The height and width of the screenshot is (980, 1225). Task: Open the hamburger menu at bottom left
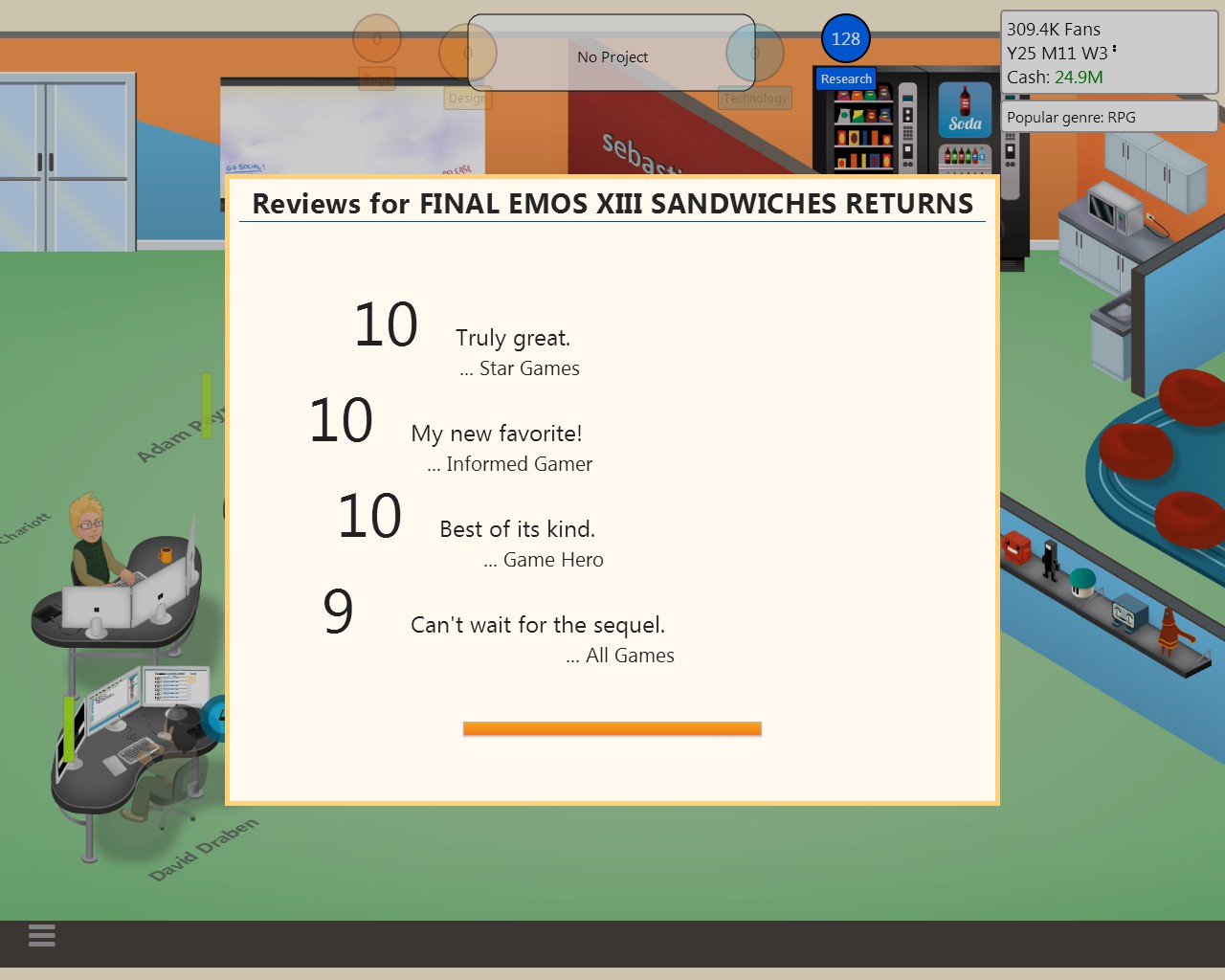click(41, 935)
